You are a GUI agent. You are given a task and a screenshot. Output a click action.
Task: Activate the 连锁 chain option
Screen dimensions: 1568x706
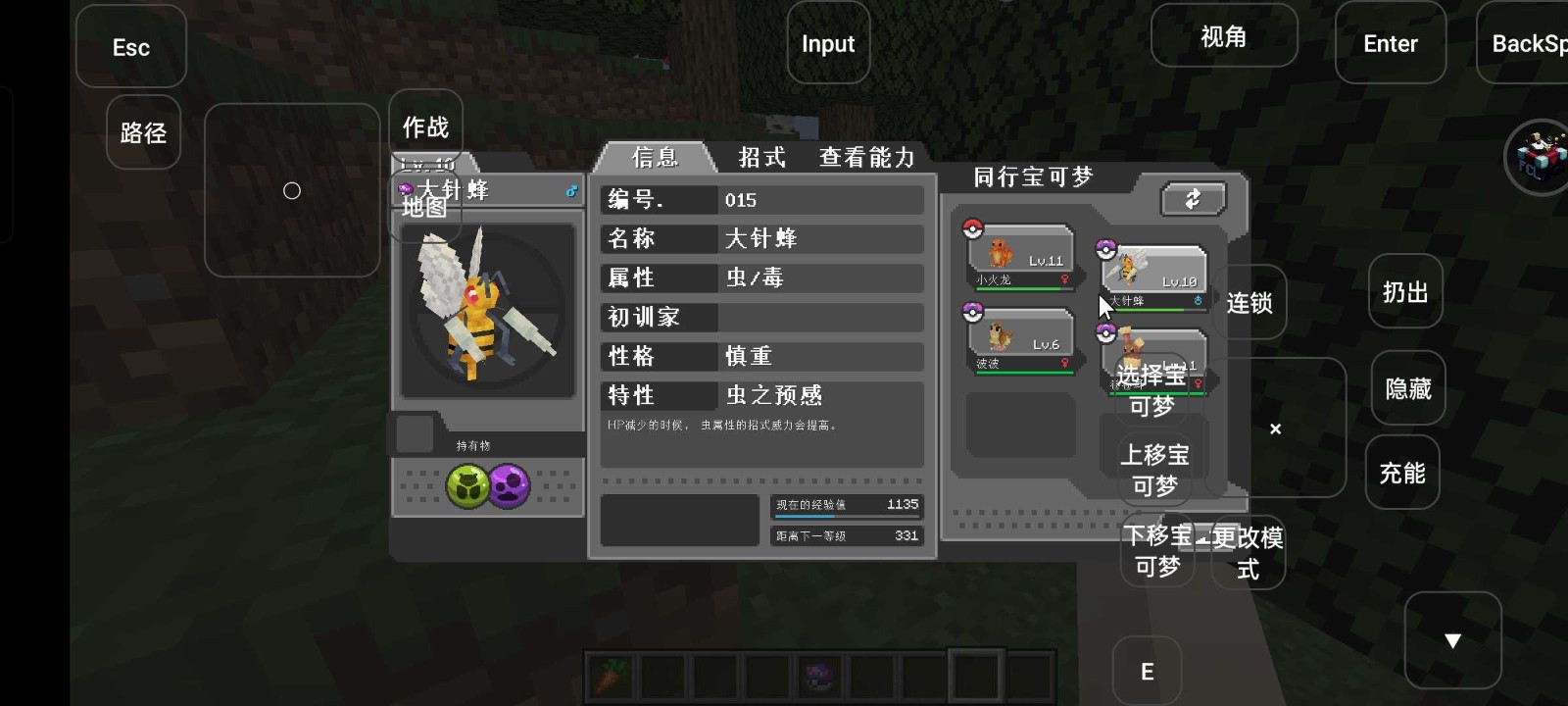1248,304
